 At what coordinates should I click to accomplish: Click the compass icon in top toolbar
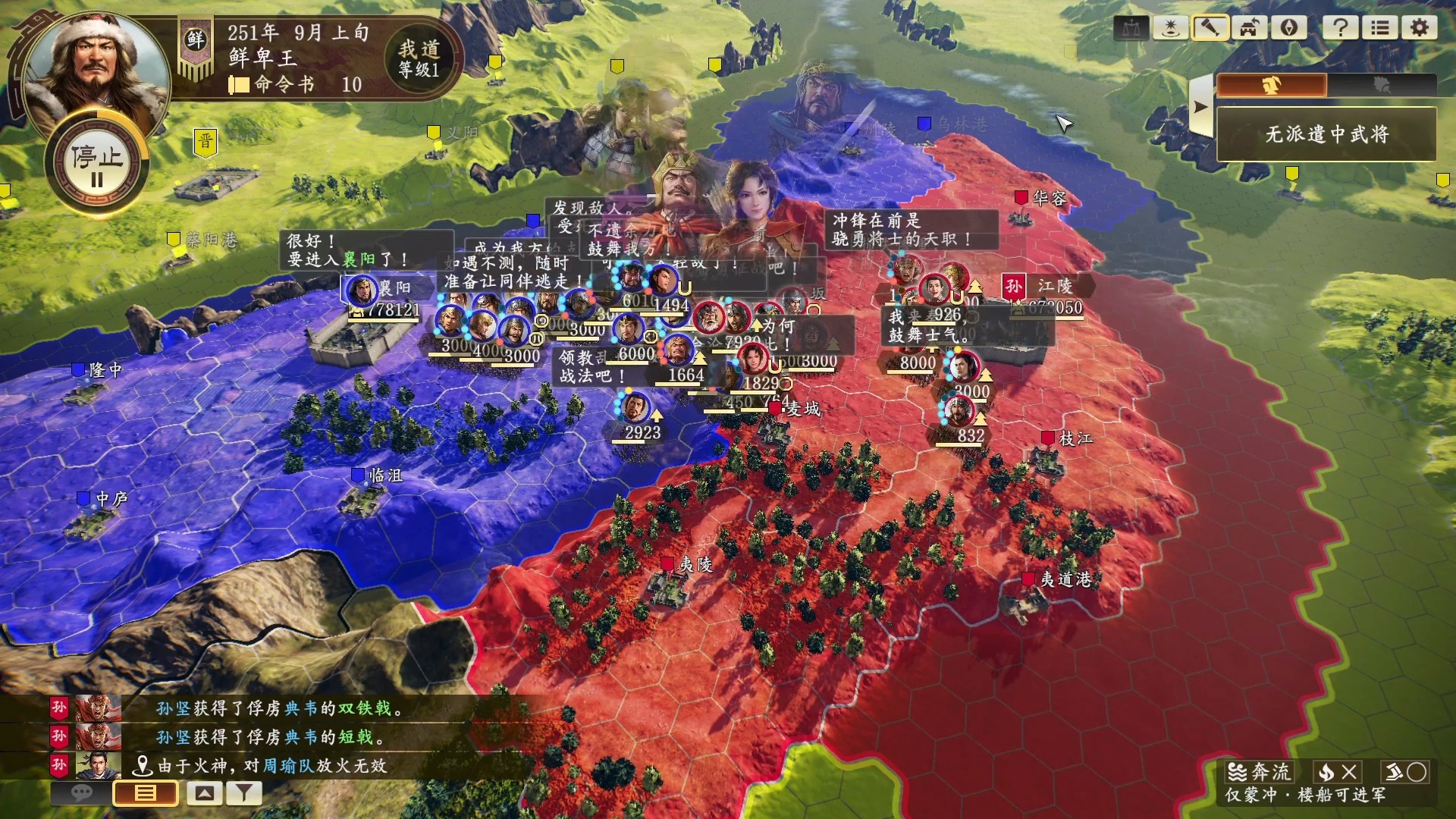pos(1289,28)
